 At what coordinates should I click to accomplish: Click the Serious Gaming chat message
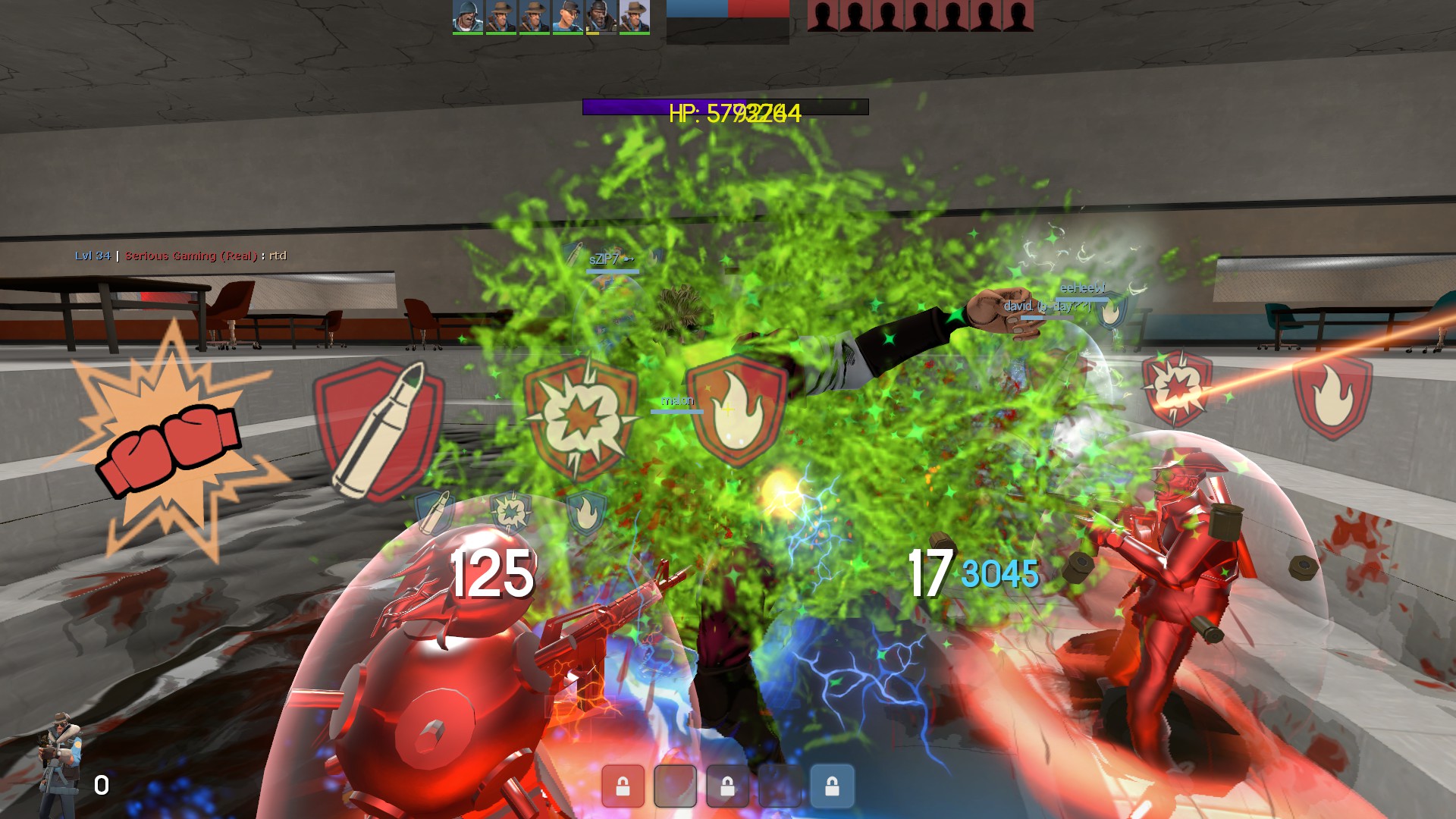tap(180, 256)
